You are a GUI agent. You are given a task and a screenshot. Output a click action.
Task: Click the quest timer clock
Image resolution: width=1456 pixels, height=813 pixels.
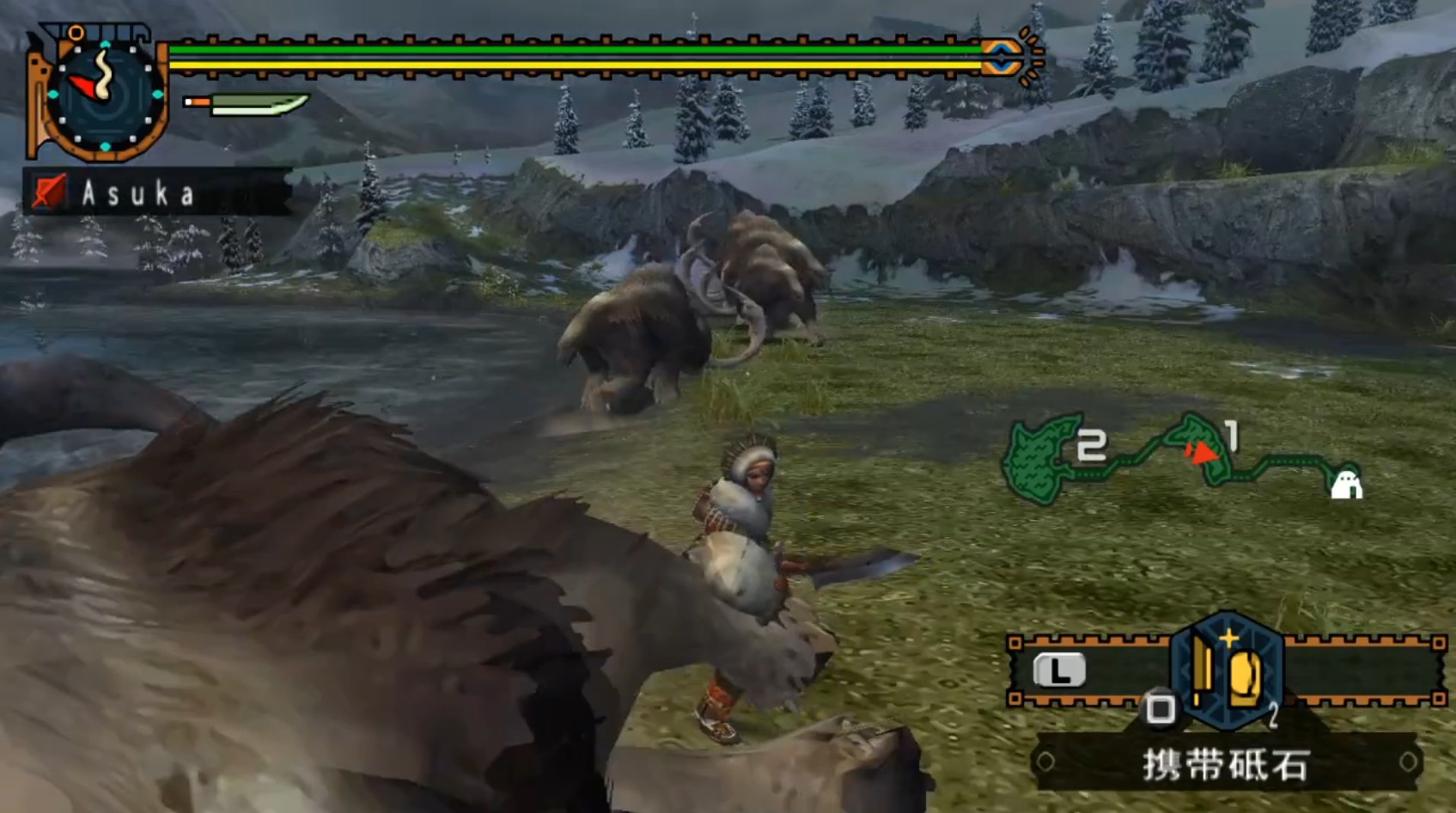click(x=104, y=96)
